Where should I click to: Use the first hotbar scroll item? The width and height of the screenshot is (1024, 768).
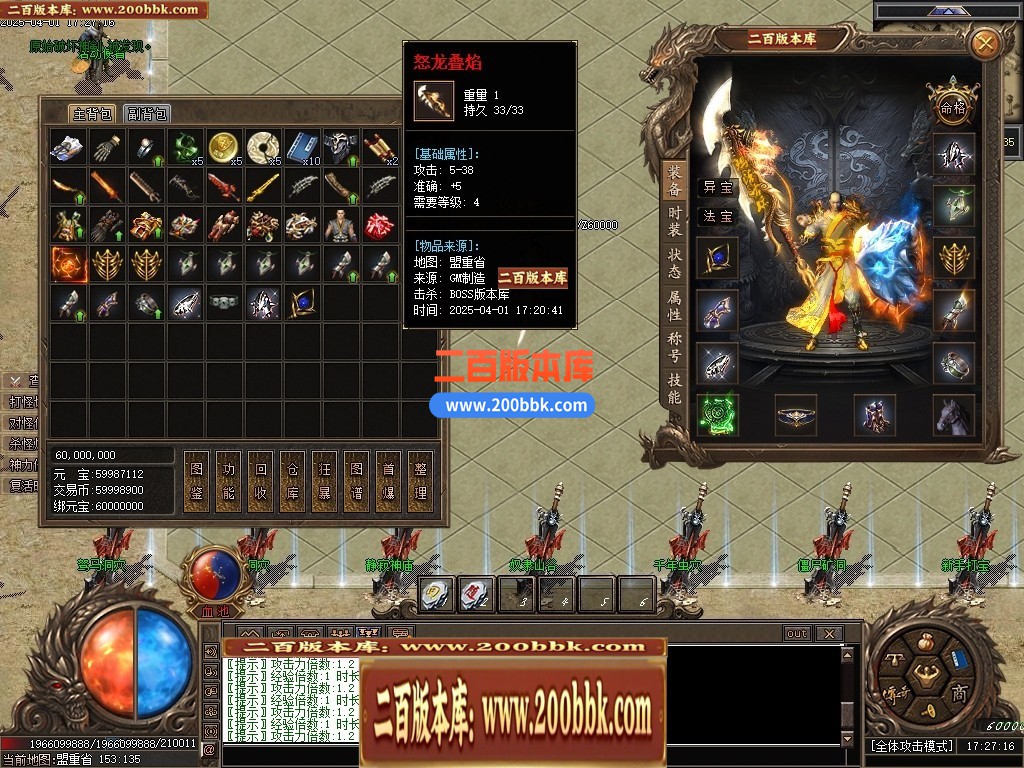click(438, 595)
